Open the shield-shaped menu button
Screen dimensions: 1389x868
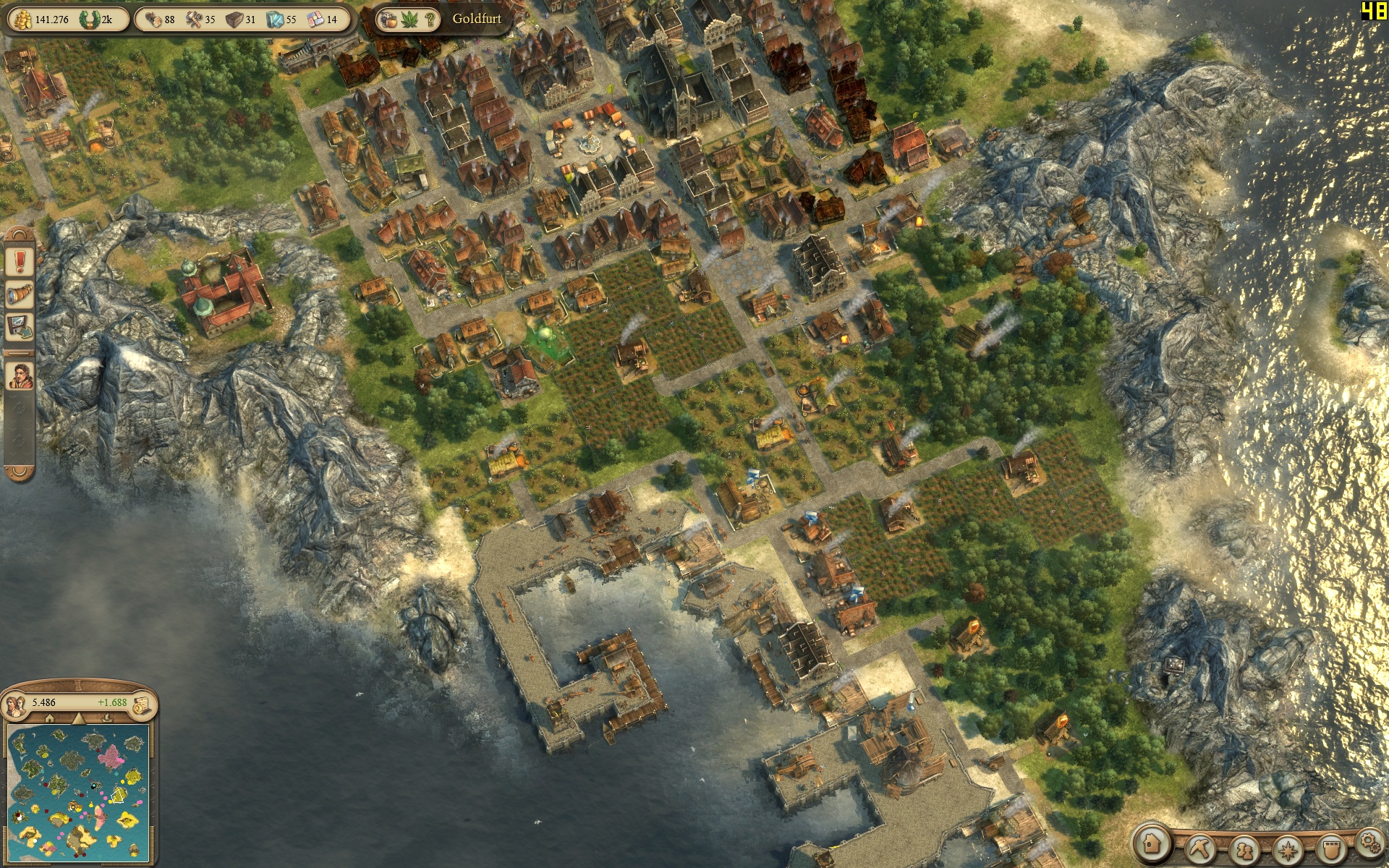(1331, 848)
